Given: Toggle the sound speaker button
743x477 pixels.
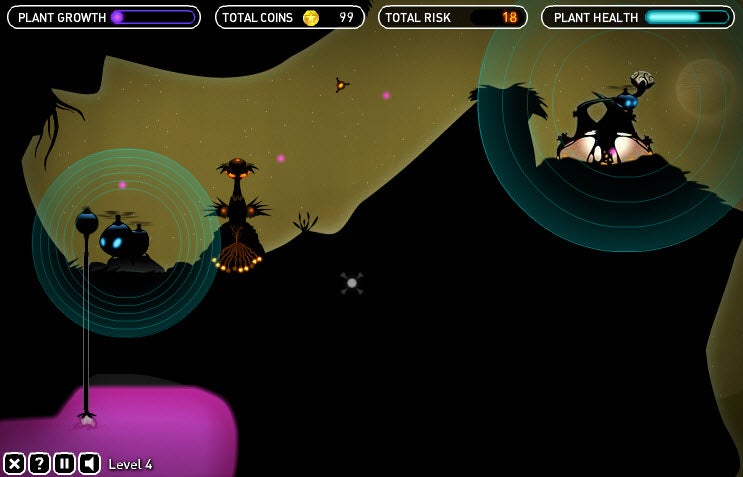Looking at the screenshot, I should (x=89, y=463).
